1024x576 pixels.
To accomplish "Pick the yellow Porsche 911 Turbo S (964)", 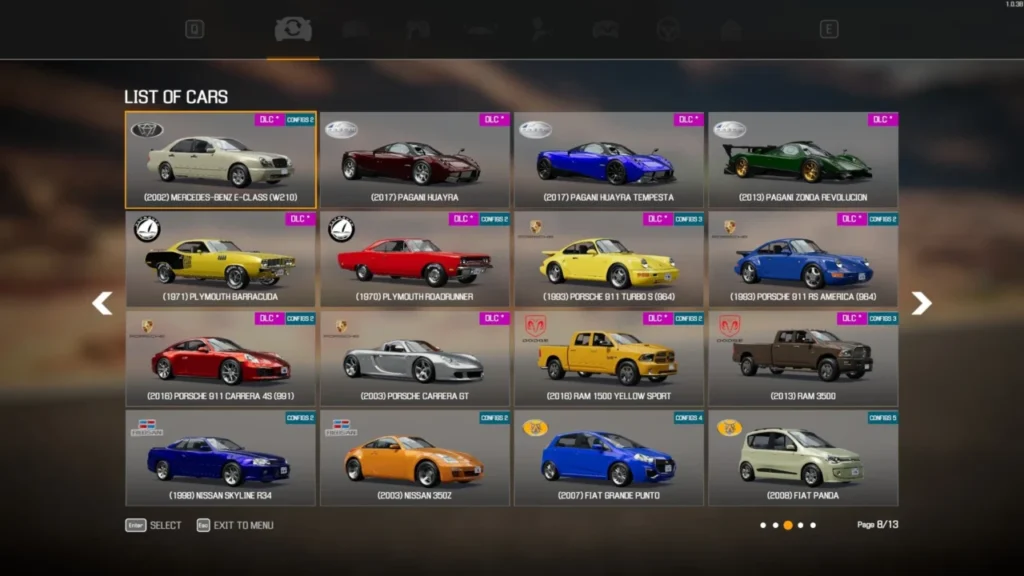I will [x=609, y=259].
